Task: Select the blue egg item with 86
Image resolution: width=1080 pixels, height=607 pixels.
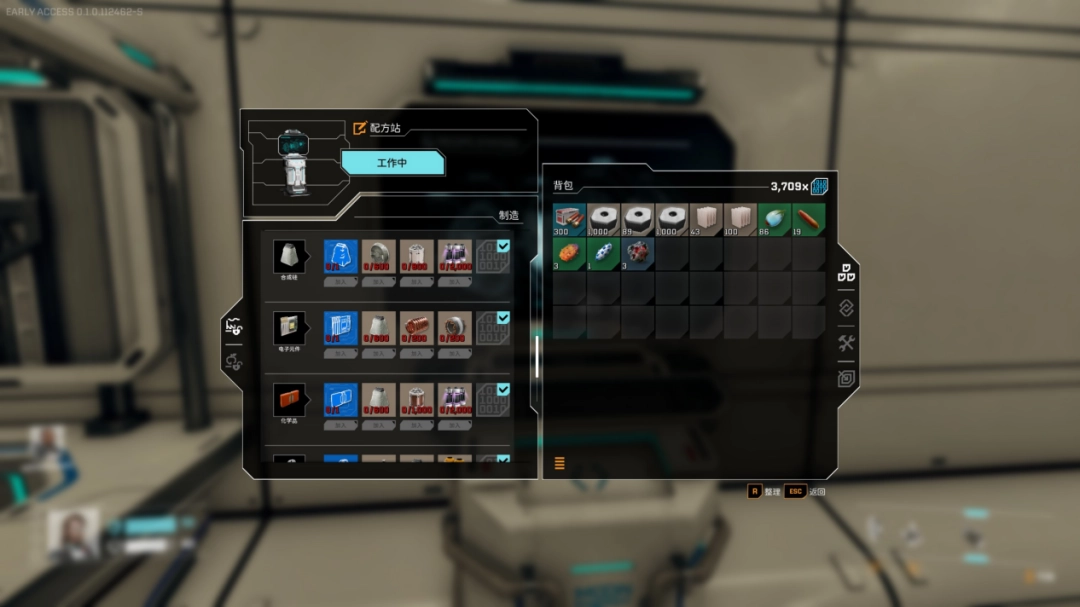Action: click(773, 220)
